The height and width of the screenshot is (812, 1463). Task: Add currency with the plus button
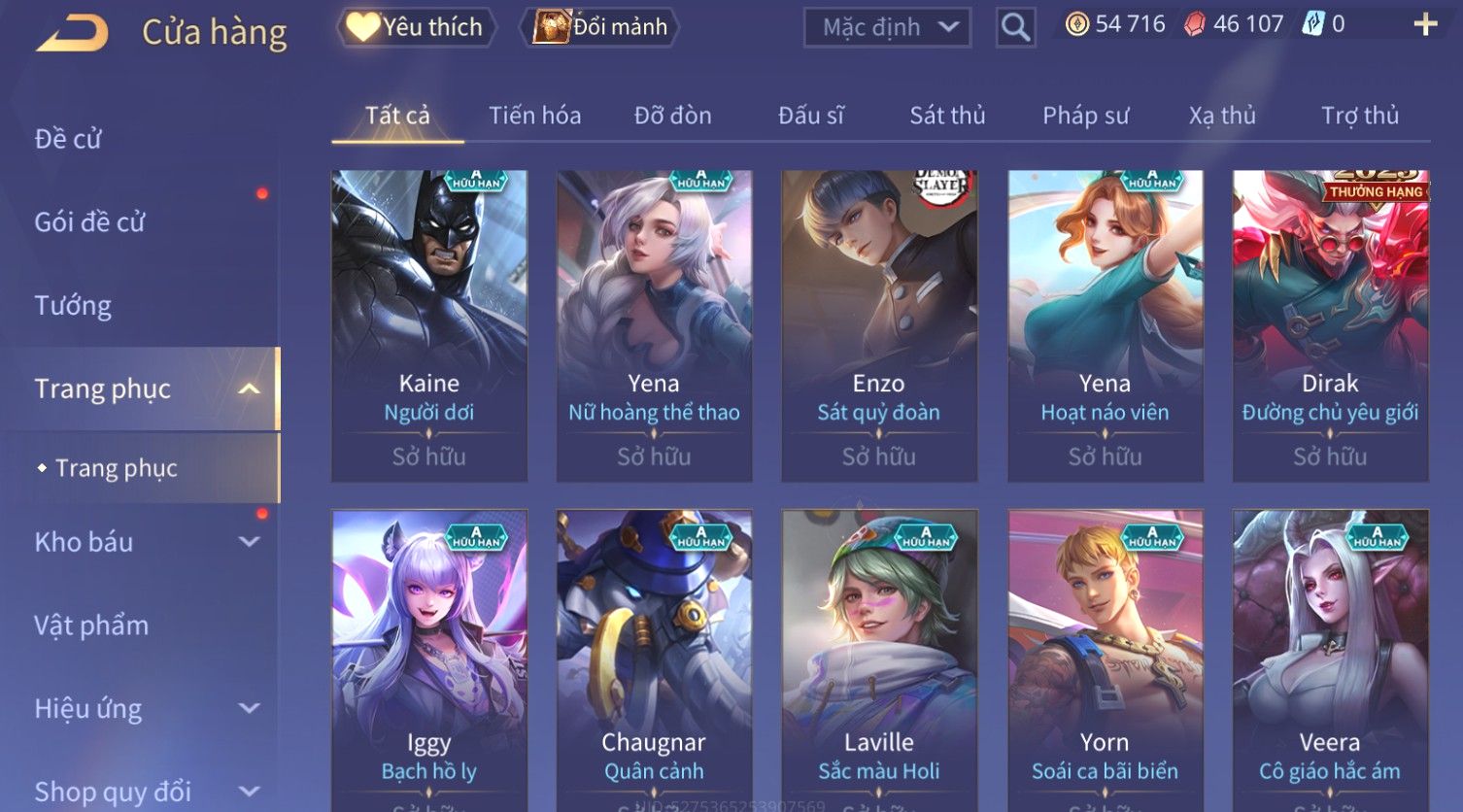click(x=1424, y=24)
